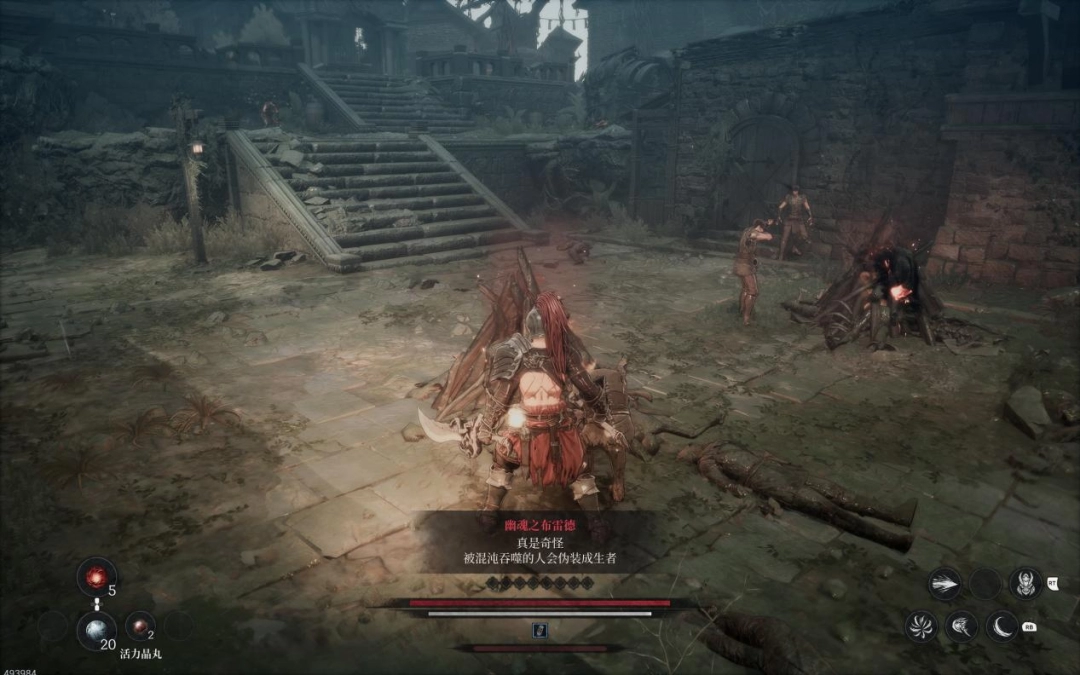Click the blue status buff icon
1080x675 pixels.
click(x=539, y=630)
